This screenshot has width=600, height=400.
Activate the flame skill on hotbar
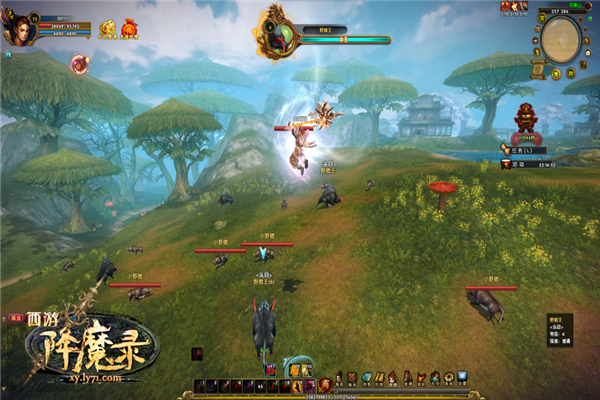296,385
